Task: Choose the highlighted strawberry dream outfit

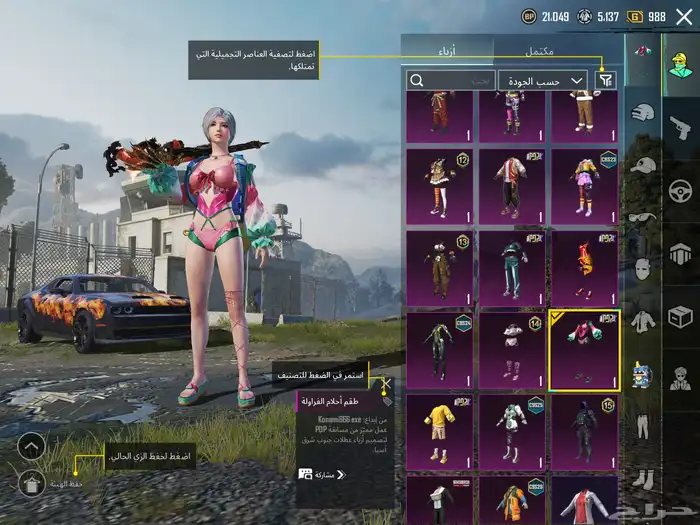Action: [x=584, y=351]
